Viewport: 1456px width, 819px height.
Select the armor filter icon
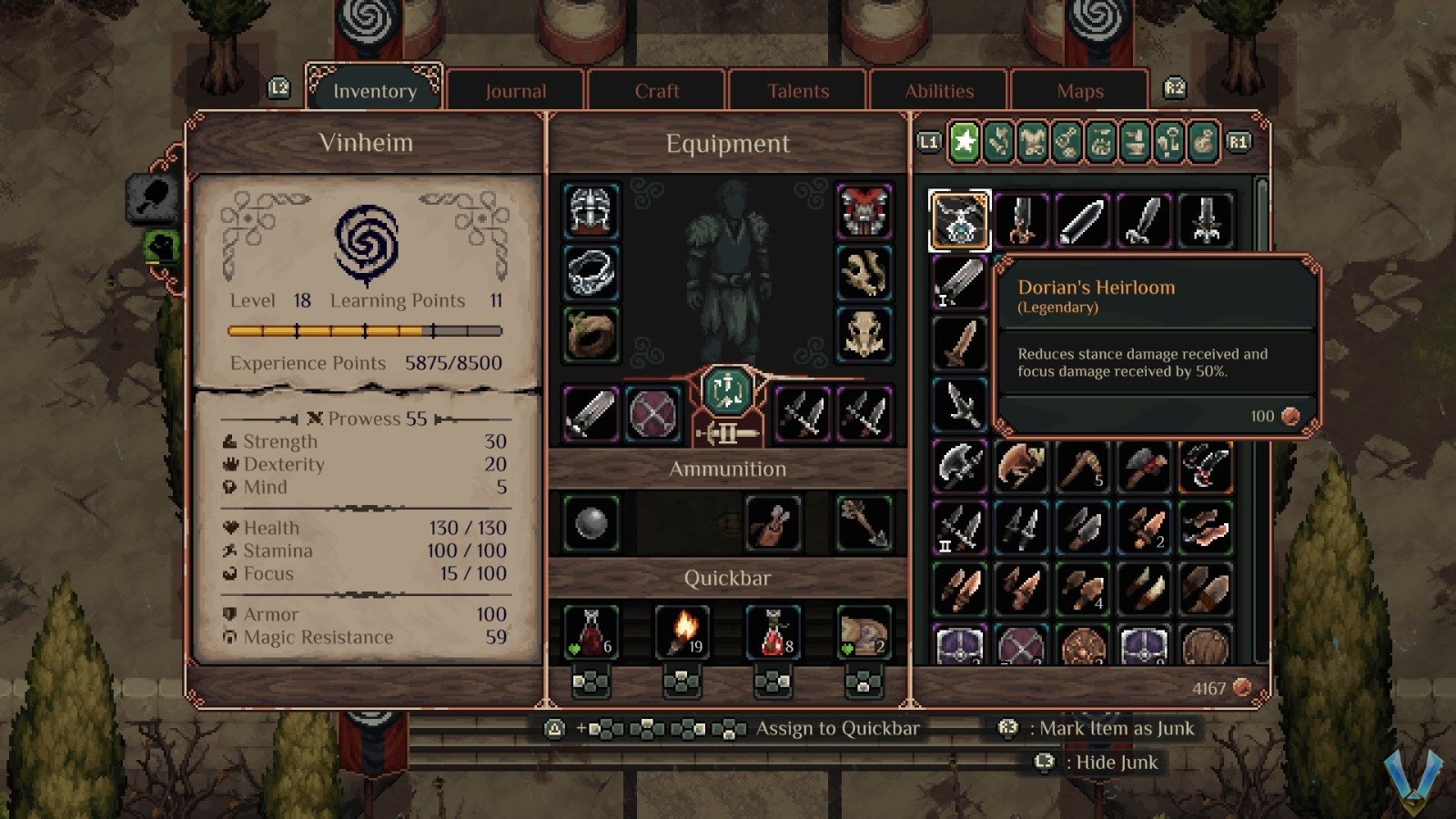pos(1032,143)
